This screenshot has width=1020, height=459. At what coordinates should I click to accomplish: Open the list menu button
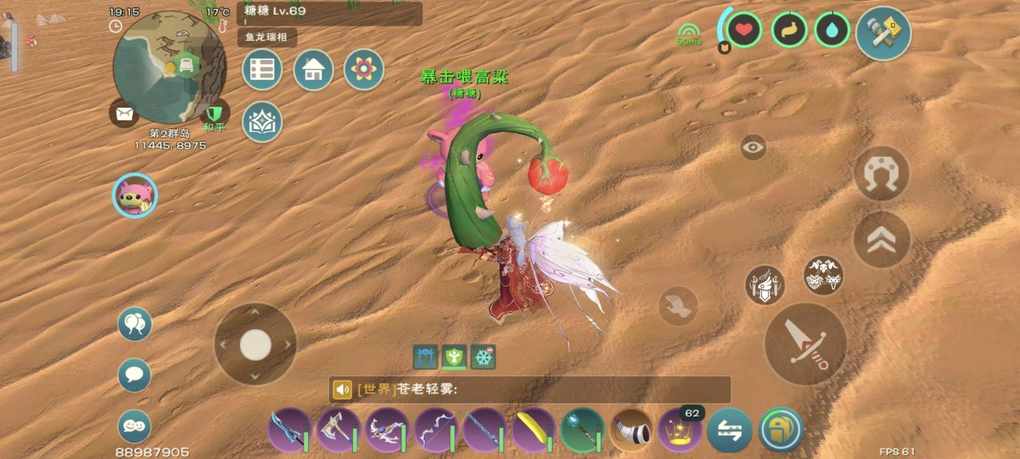coord(262,70)
